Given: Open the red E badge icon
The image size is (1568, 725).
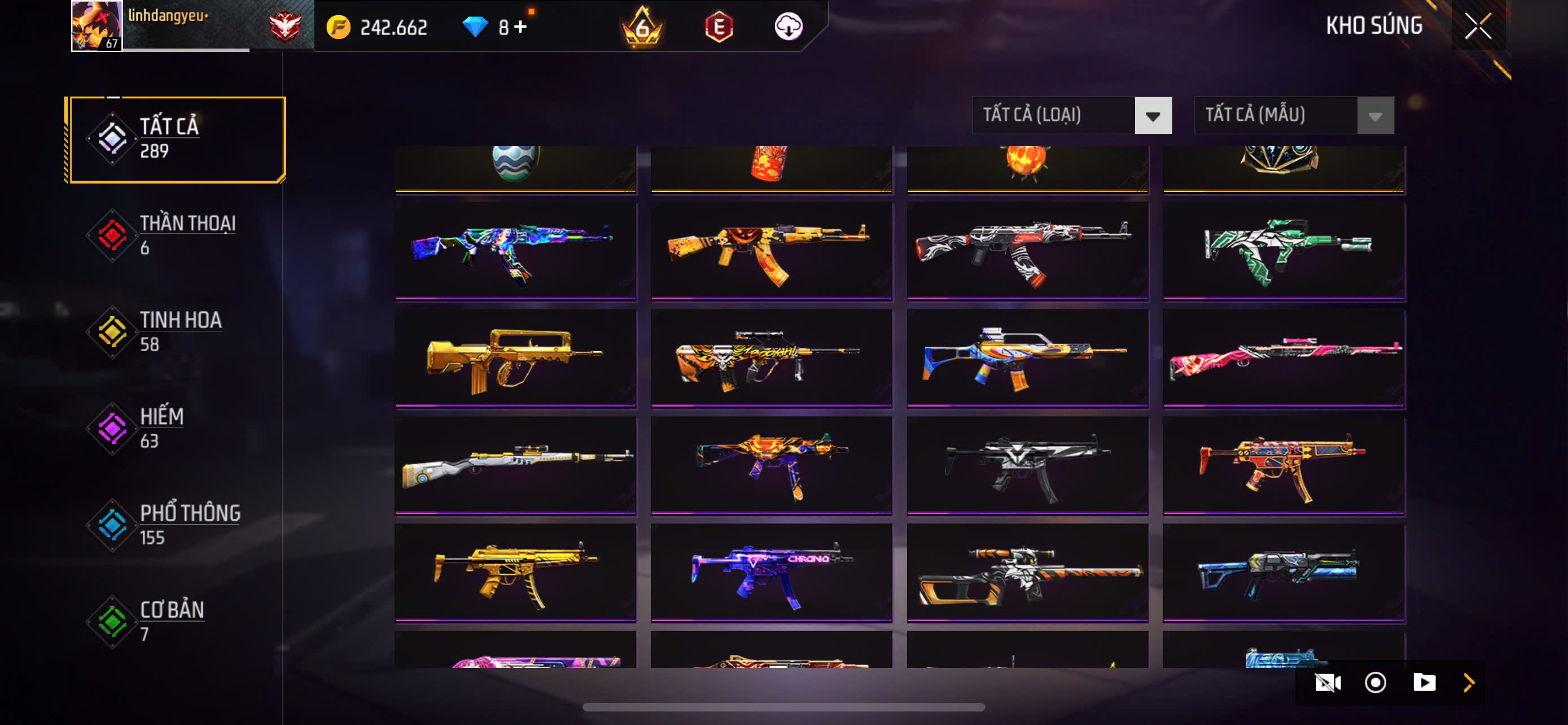Looking at the screenshot, I should tap(719, 27).
